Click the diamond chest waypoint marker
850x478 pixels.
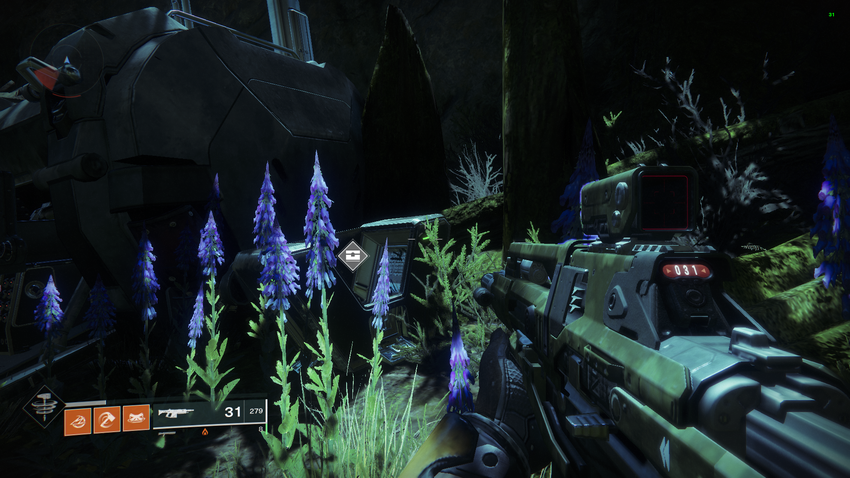click(353, 256)
